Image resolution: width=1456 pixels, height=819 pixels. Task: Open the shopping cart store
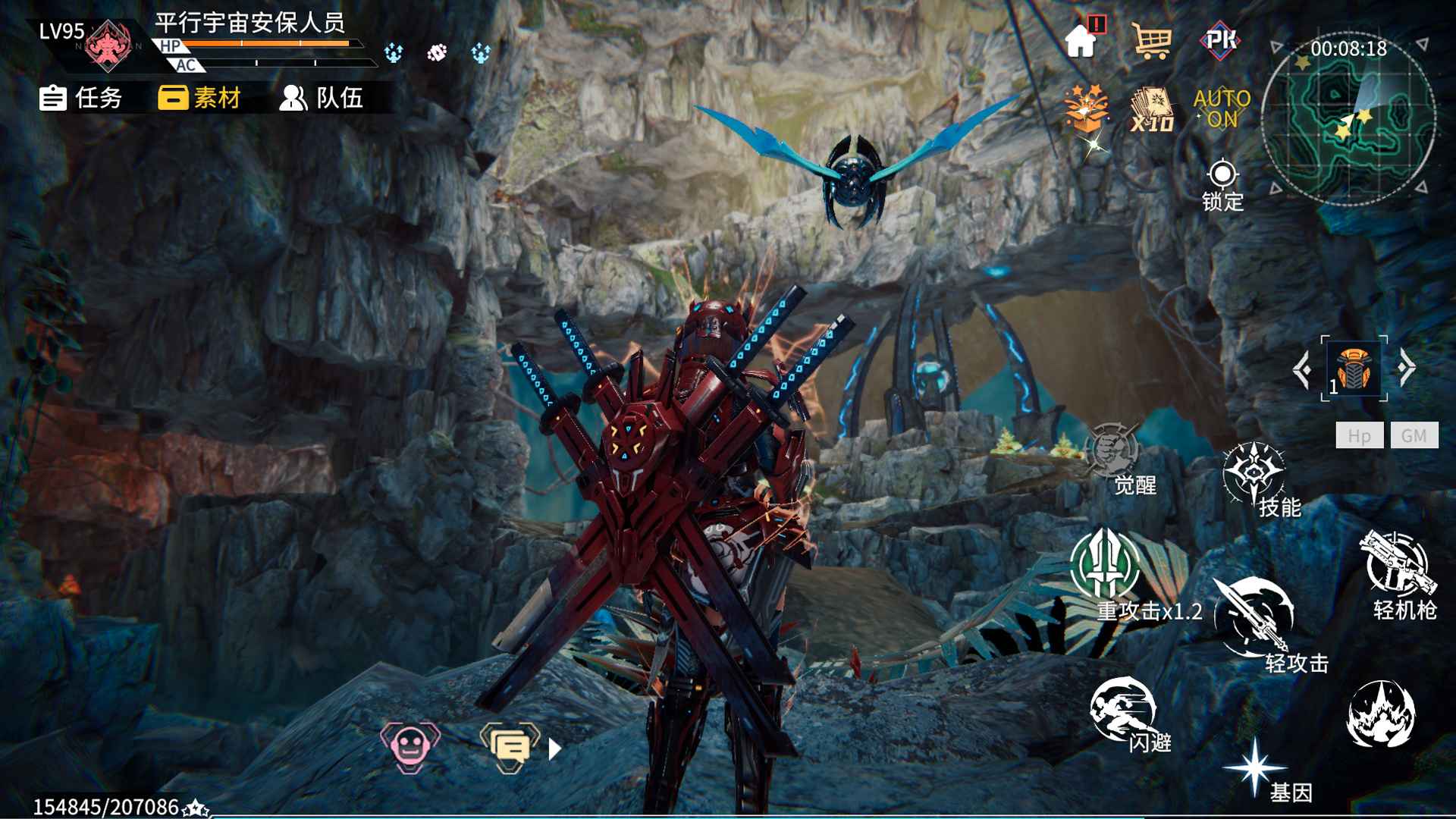pos(1151,40)
